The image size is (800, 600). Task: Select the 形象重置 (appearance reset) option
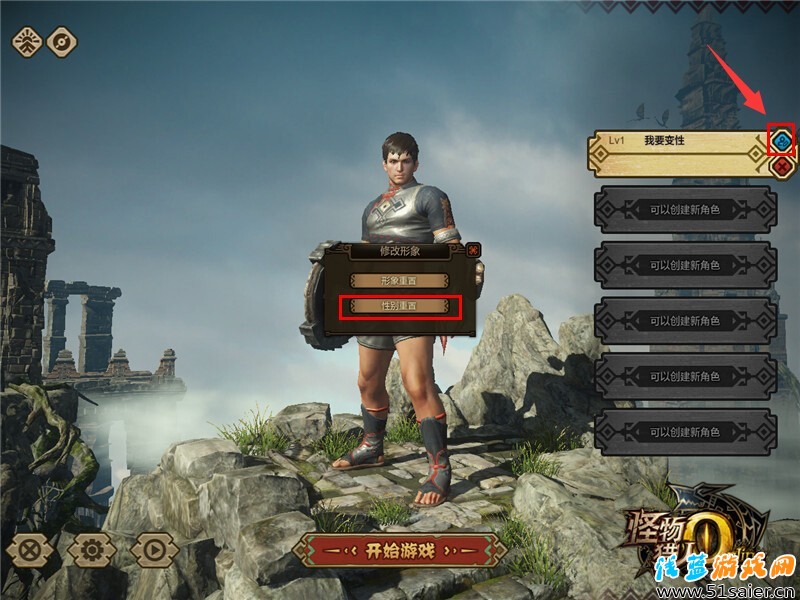[400, 282]
